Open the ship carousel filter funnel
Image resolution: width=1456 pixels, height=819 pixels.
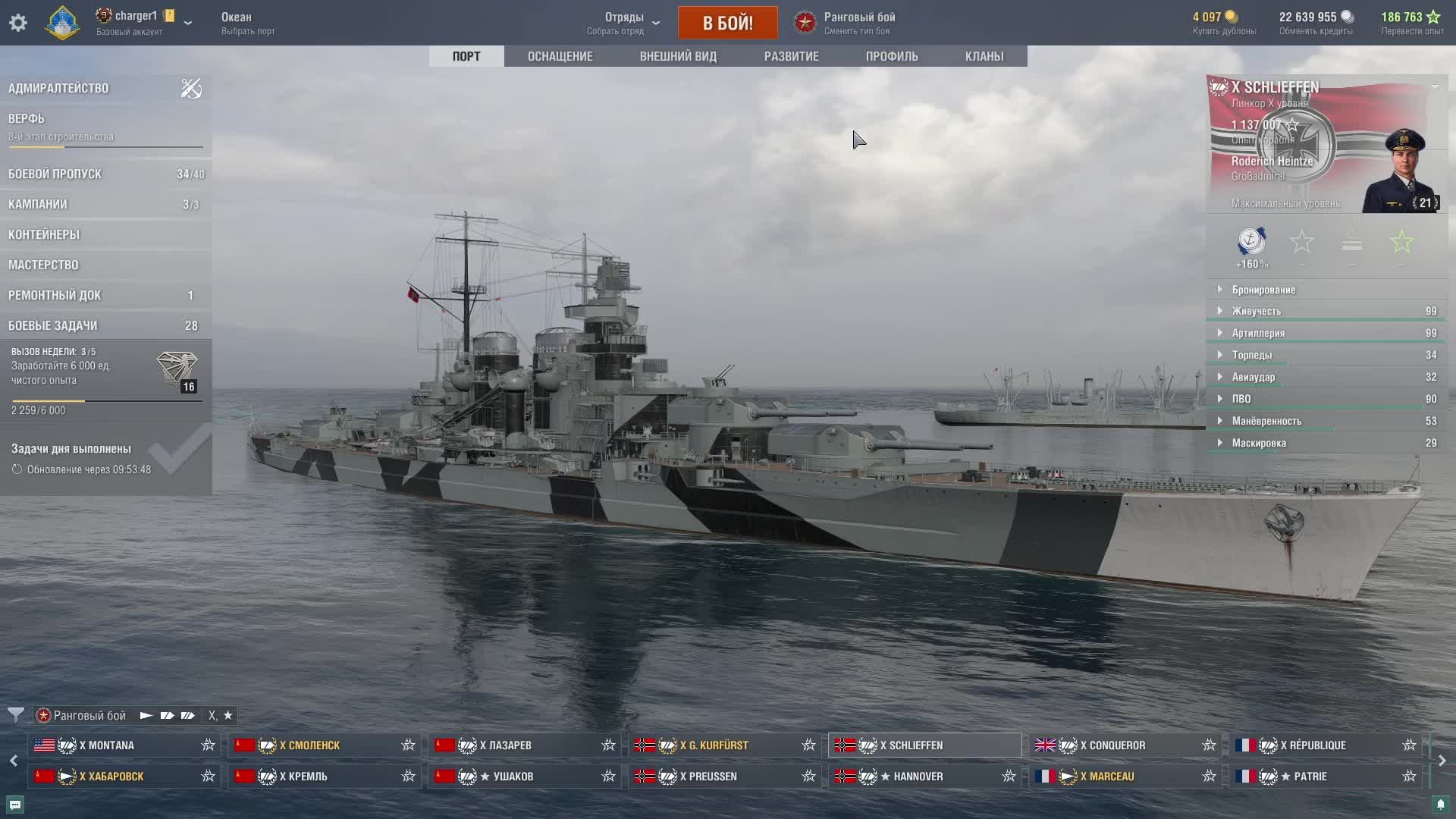click(x=15, y=715)
